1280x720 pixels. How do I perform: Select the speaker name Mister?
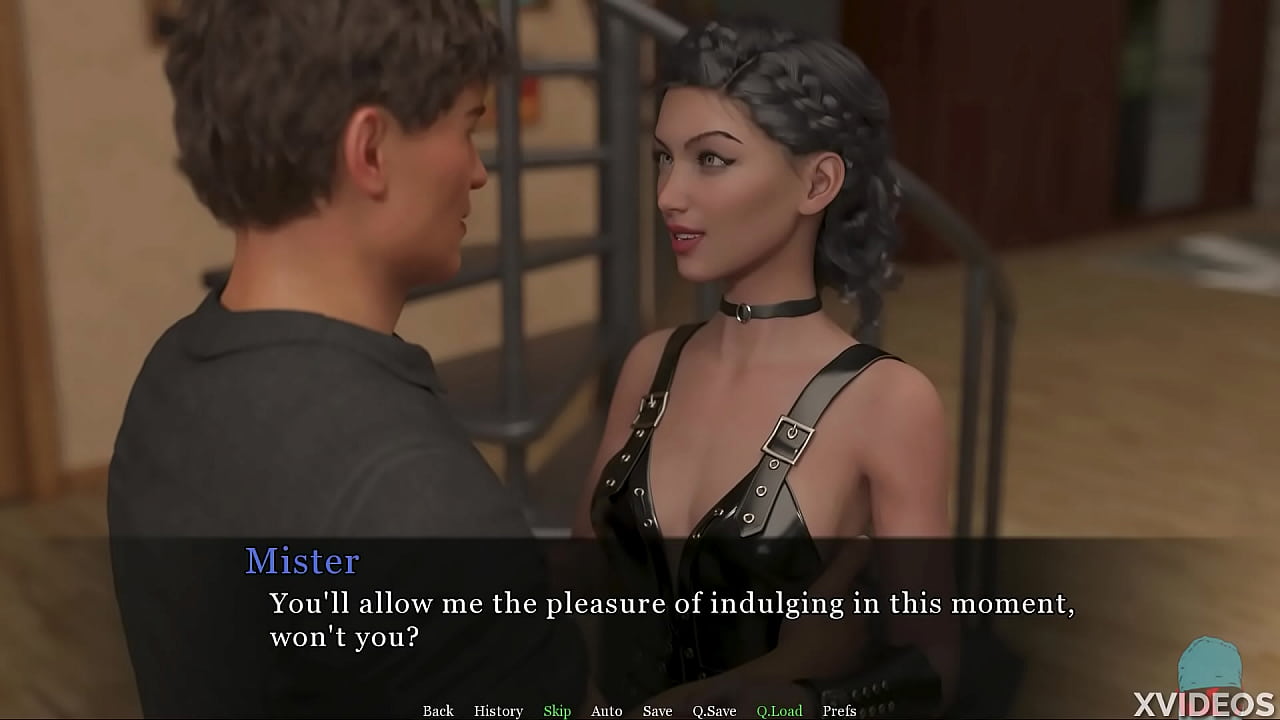pos(301,562)
